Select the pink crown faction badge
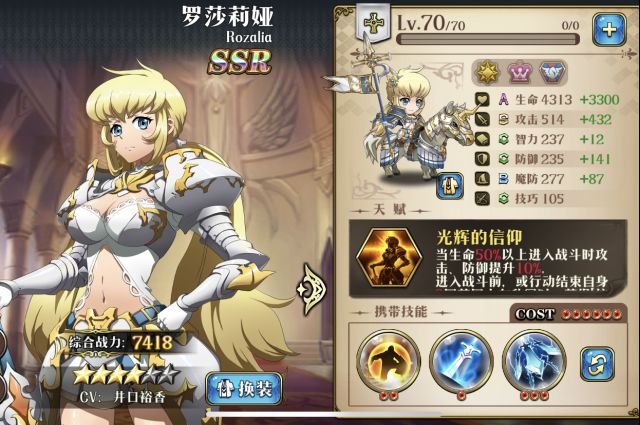This screenshot has height=425, width=640. (x=520, y=72)
